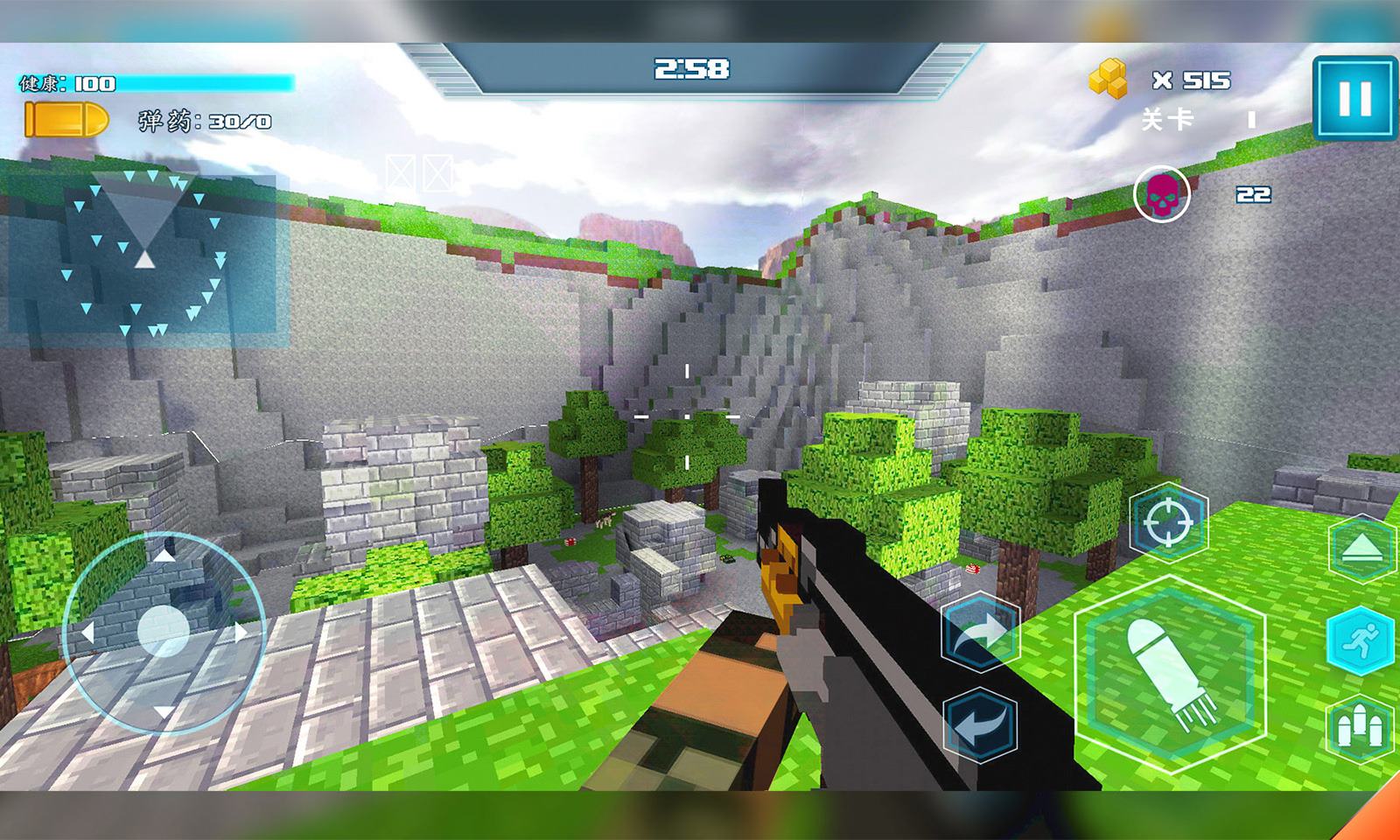Tap the joystick's down arrow
The width and height of the screenshot is (1400, 840).
[164, 712]
